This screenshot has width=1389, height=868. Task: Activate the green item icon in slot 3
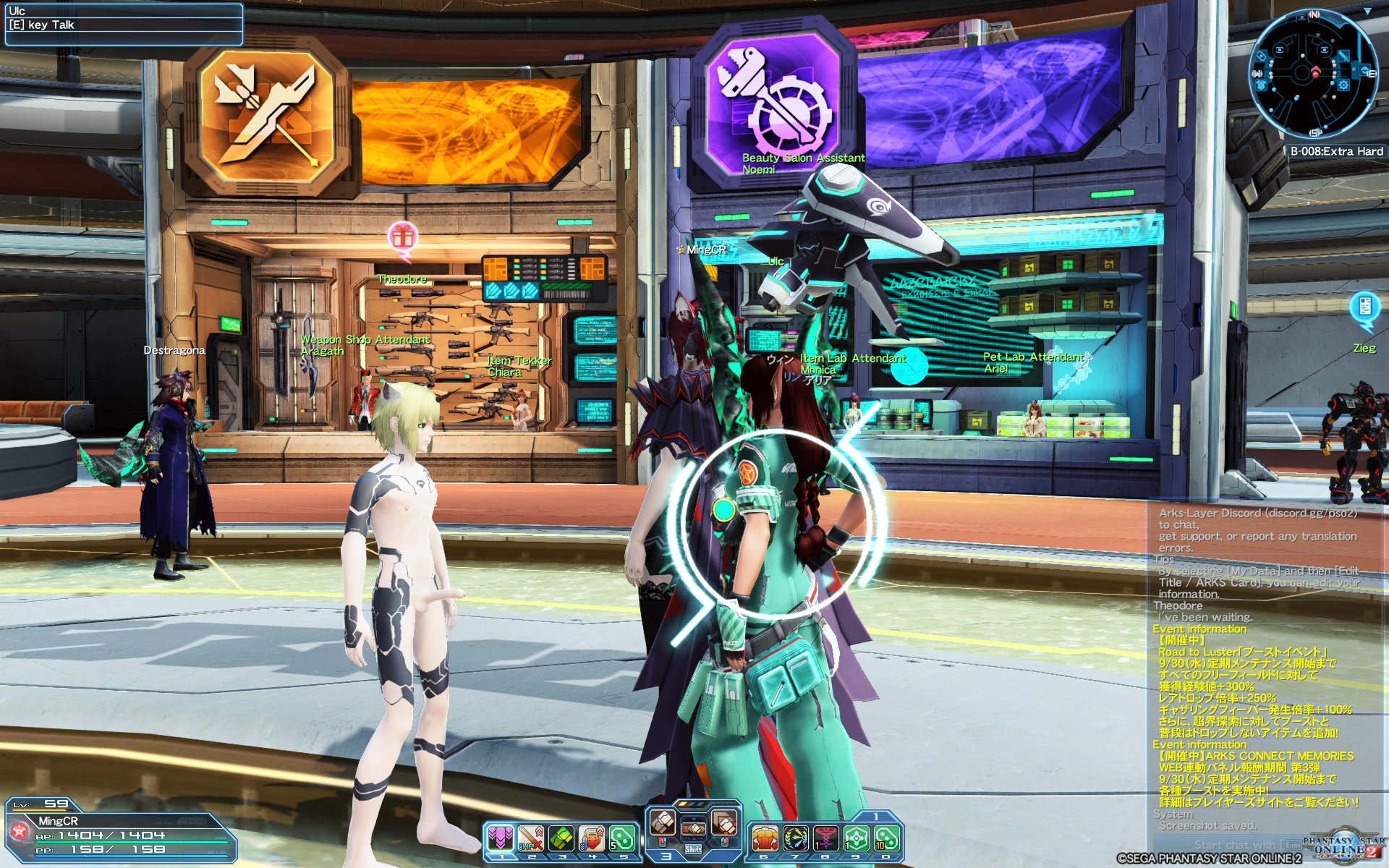[561, 837]
